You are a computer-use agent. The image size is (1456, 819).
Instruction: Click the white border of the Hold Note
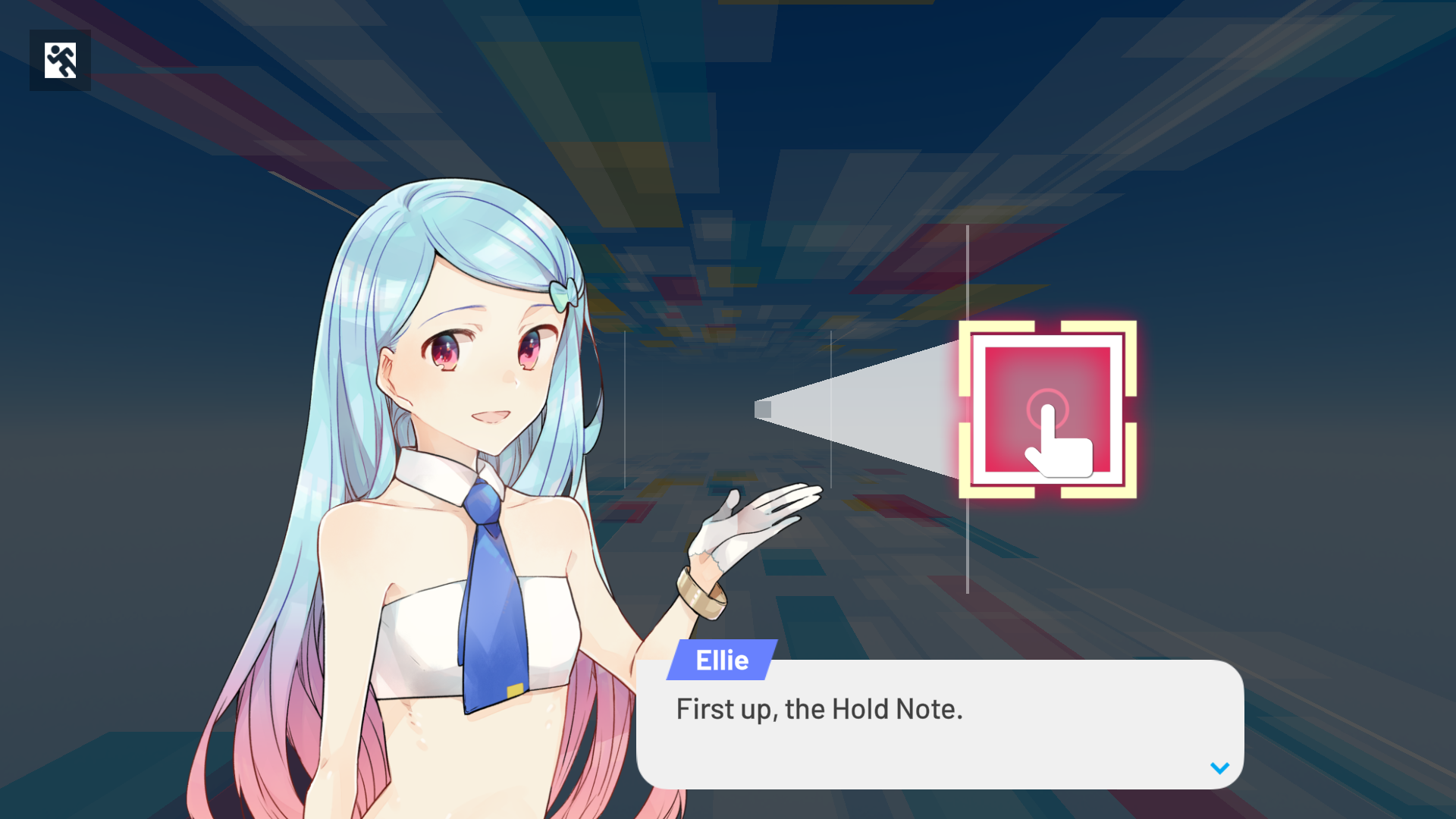1046,341
